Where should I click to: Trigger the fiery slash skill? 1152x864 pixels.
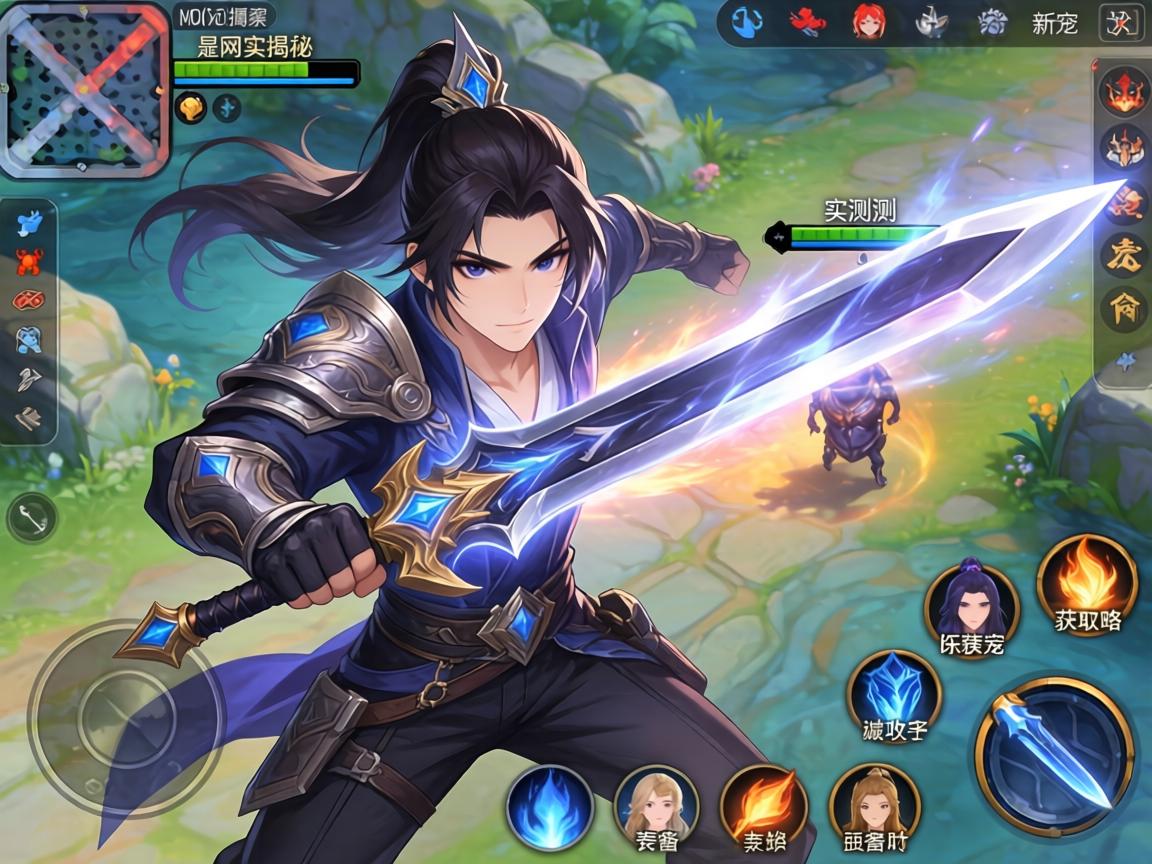click(x=764, y=807)
